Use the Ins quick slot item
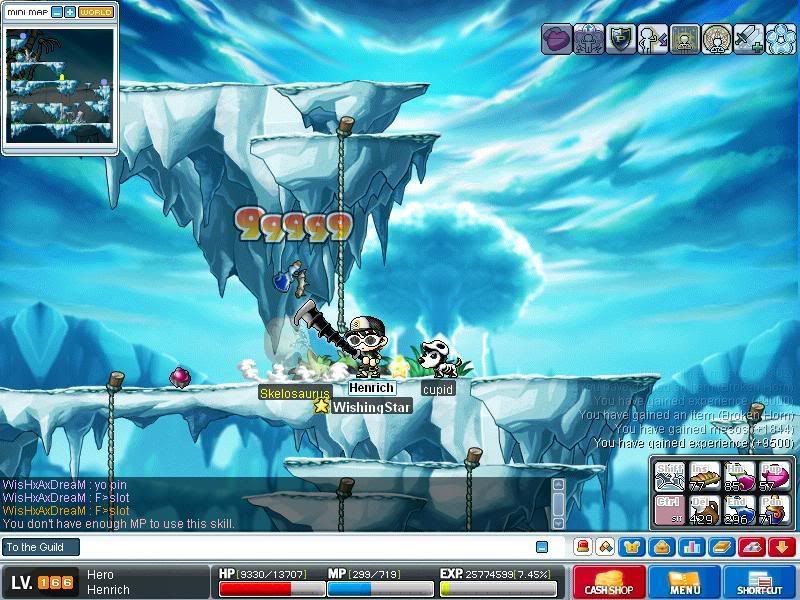The height and width of the screenshot is (600, 800). point(705,476)
